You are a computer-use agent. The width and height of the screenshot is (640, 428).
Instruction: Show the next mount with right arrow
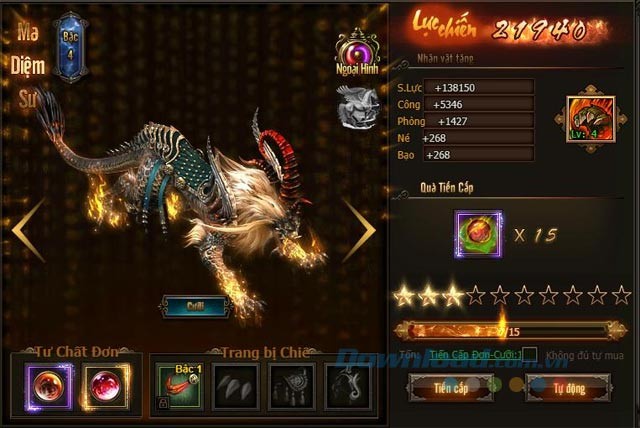point(359,230)
